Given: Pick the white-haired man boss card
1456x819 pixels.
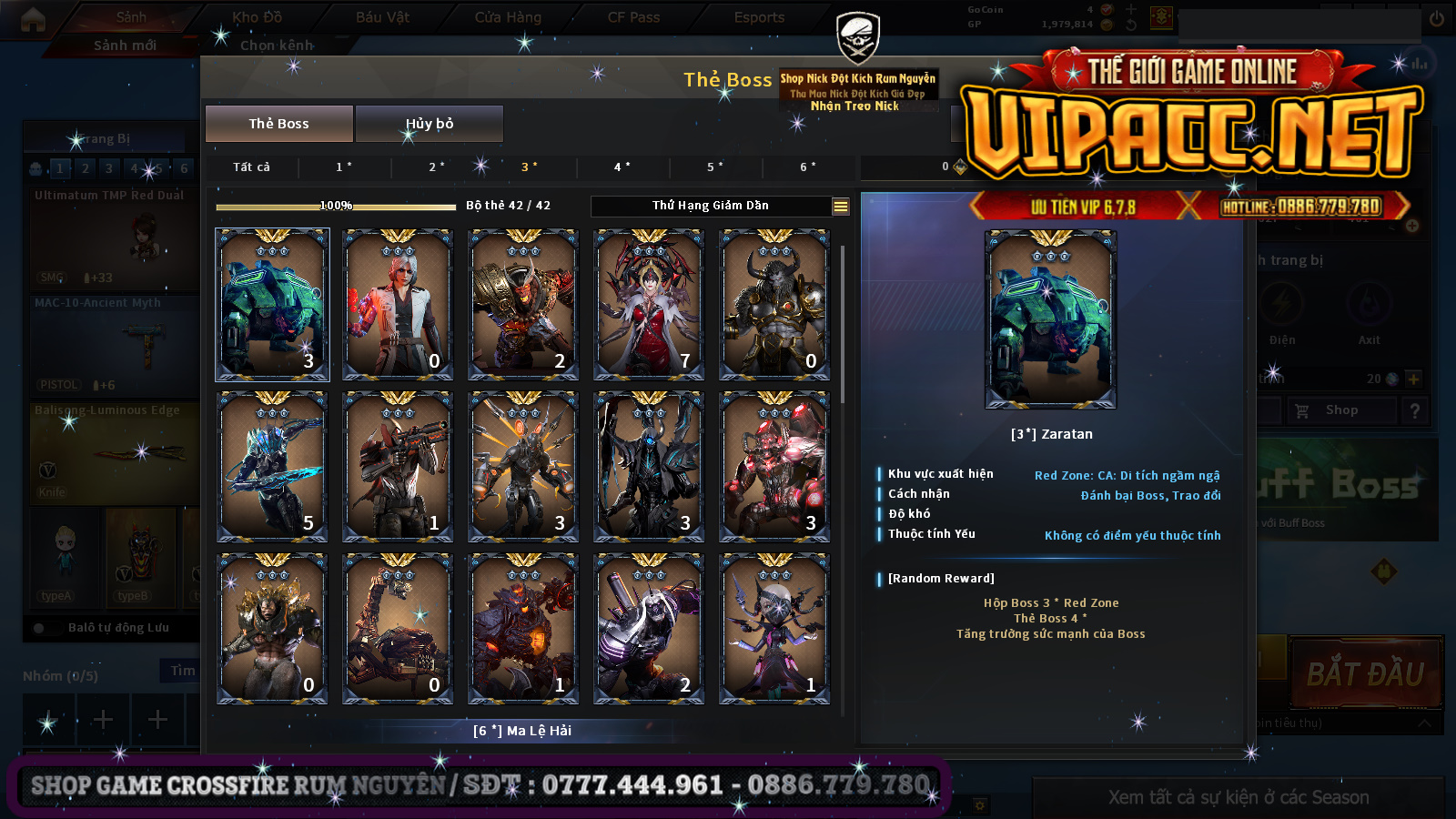Looking at the screenshot, I should pyautogui.click(x=398, y=304).
